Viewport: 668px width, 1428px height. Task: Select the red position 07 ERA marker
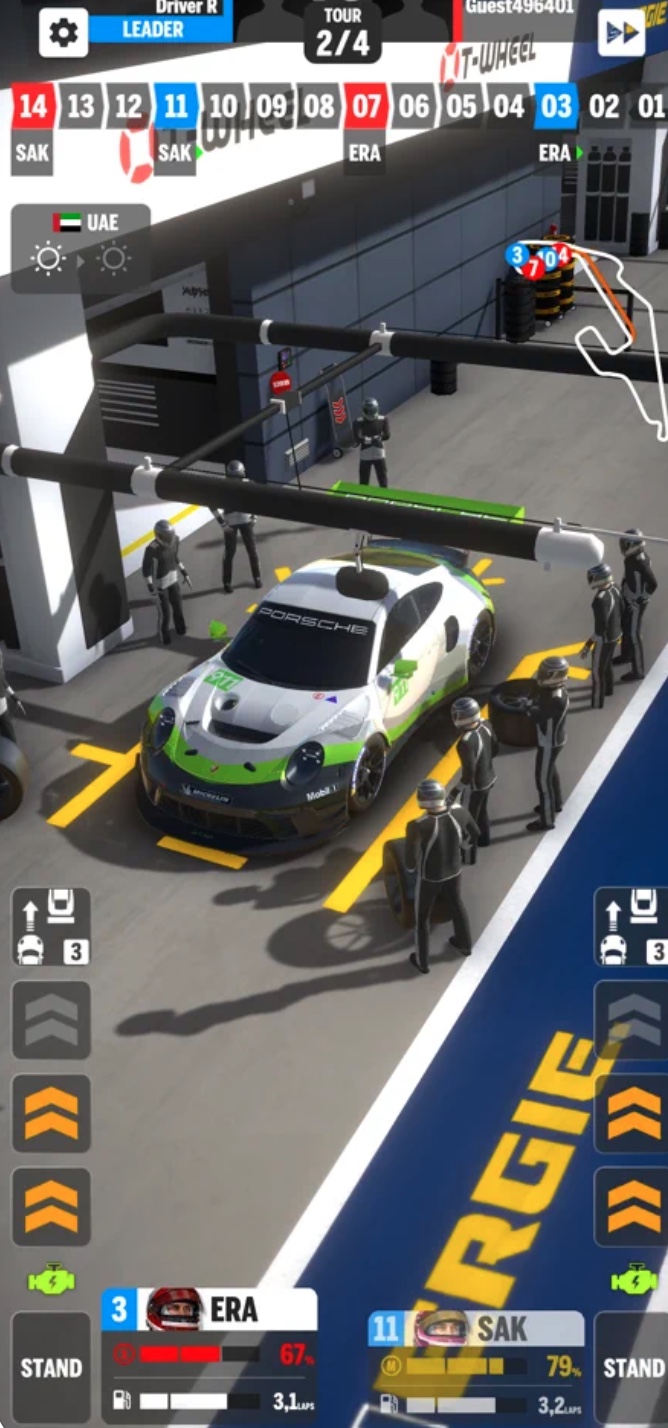pyautogui.click(x=364, y=107)
